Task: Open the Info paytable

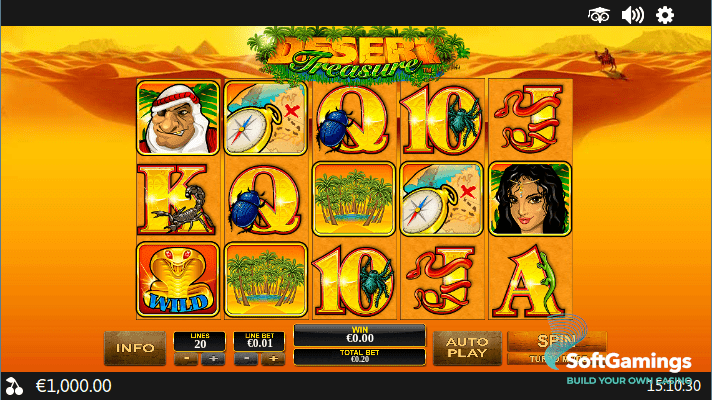Action: (x=134, y=348)
